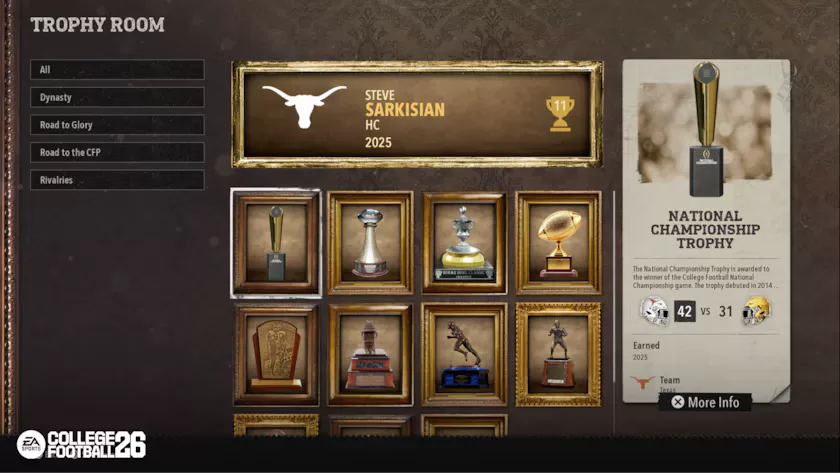The image size is (840, 473).
Task: Pick the tall silver football trophy tile
Action: pyautogui.click(x=370, y=243)
